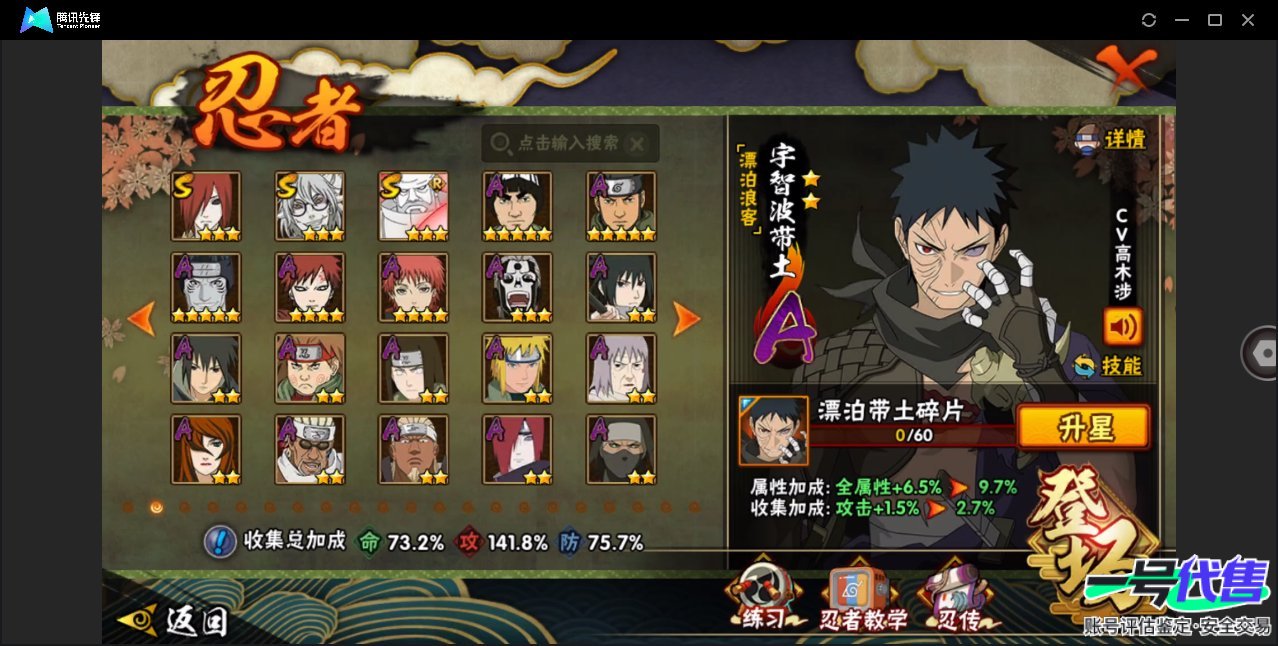Select the Gaara ninja portrait
Image resolution: width=1278 pixels, height=646 pixels.
[309, 287]
